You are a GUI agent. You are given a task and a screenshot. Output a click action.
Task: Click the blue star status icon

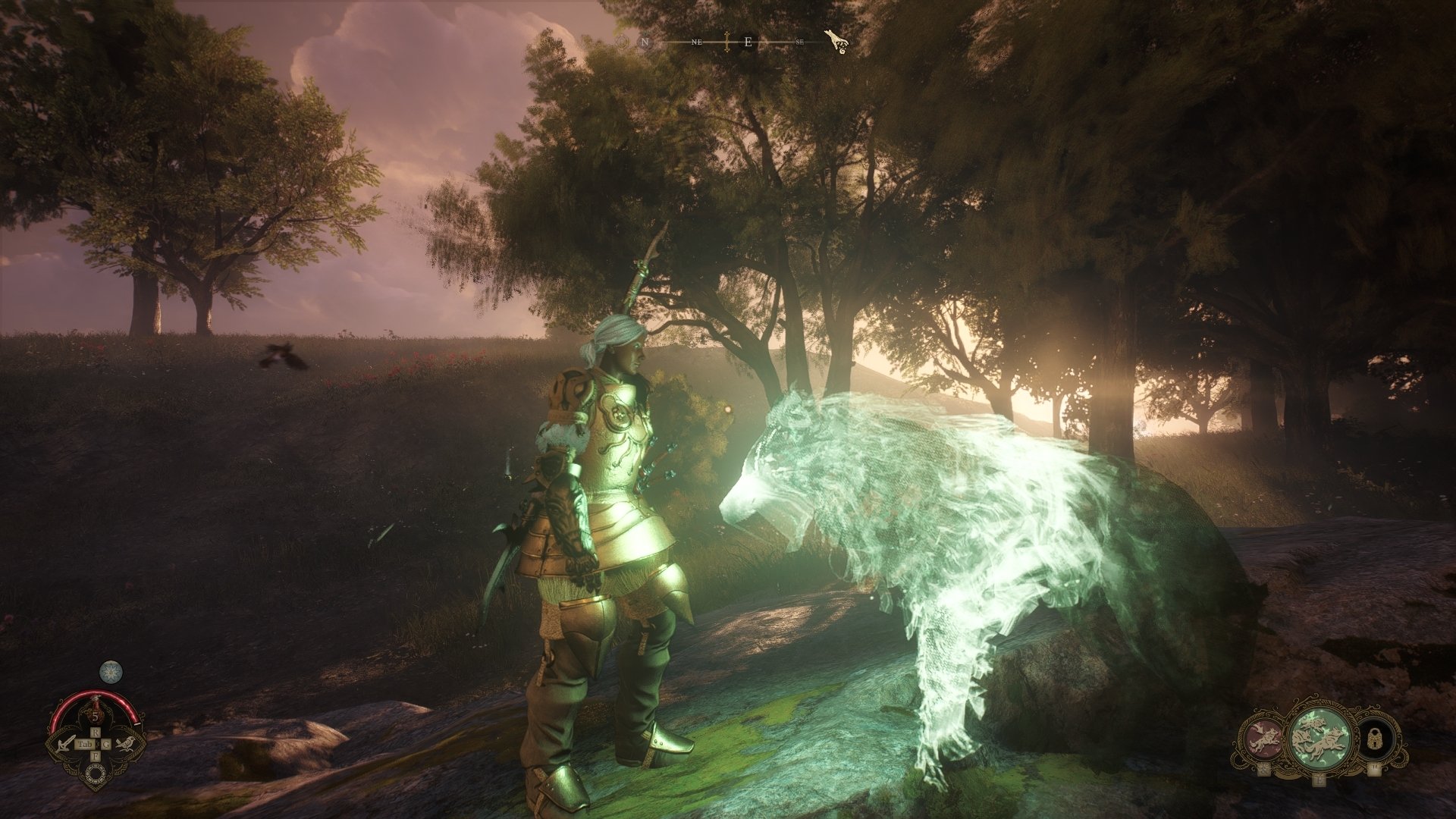(111, 671)
